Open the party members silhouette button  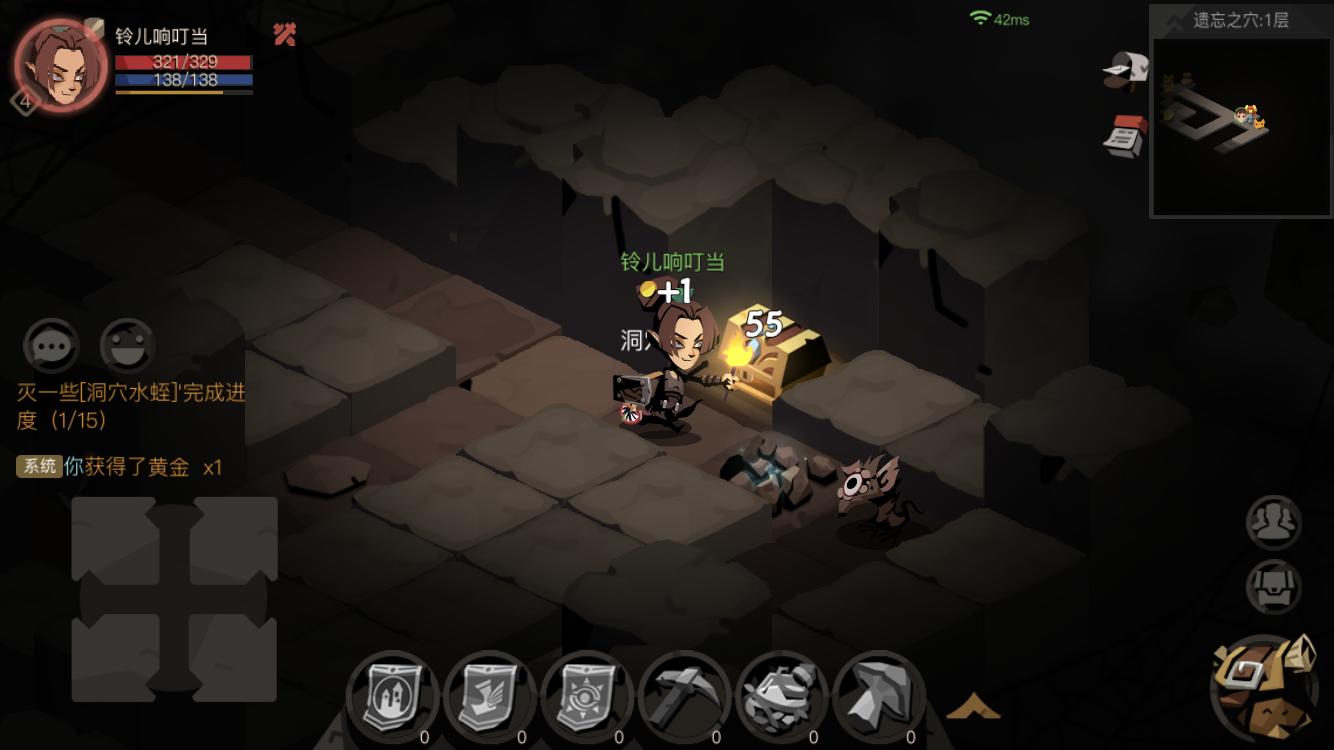(1273, 522)
